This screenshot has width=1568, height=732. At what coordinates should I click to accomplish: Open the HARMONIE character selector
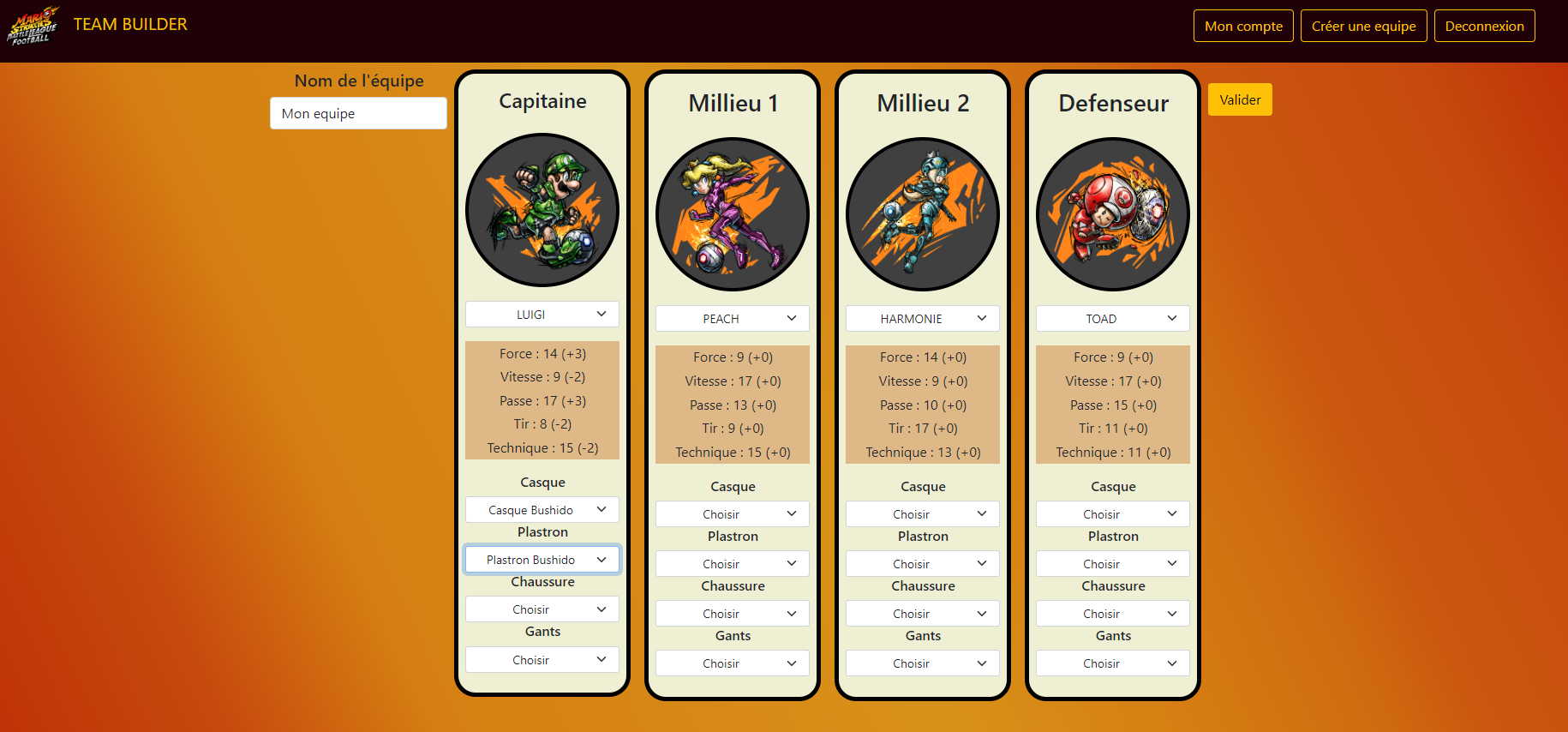[922, 318]
